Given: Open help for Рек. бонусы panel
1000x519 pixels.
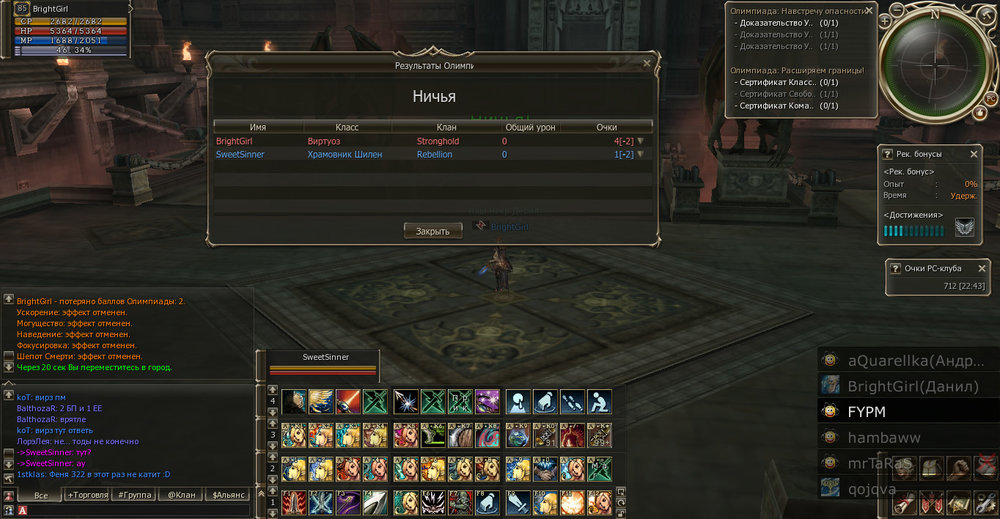Looking at the screenshot, I should click(887, 154).
